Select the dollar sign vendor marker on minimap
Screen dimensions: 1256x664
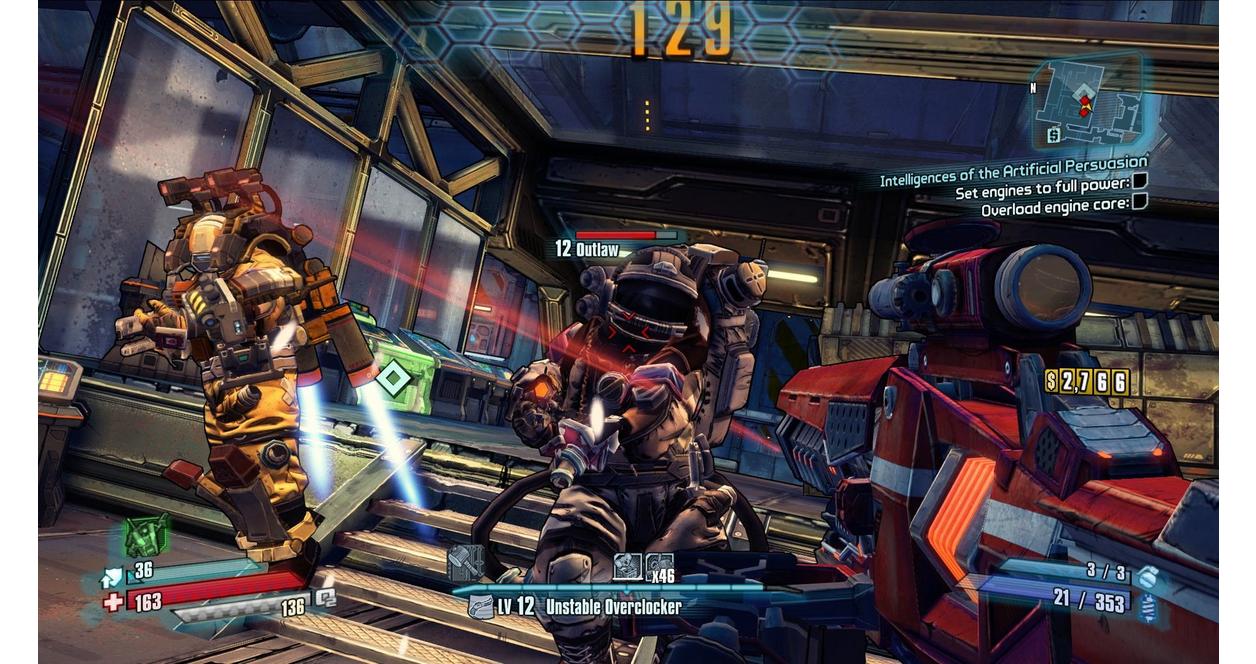coord(1054,134)
